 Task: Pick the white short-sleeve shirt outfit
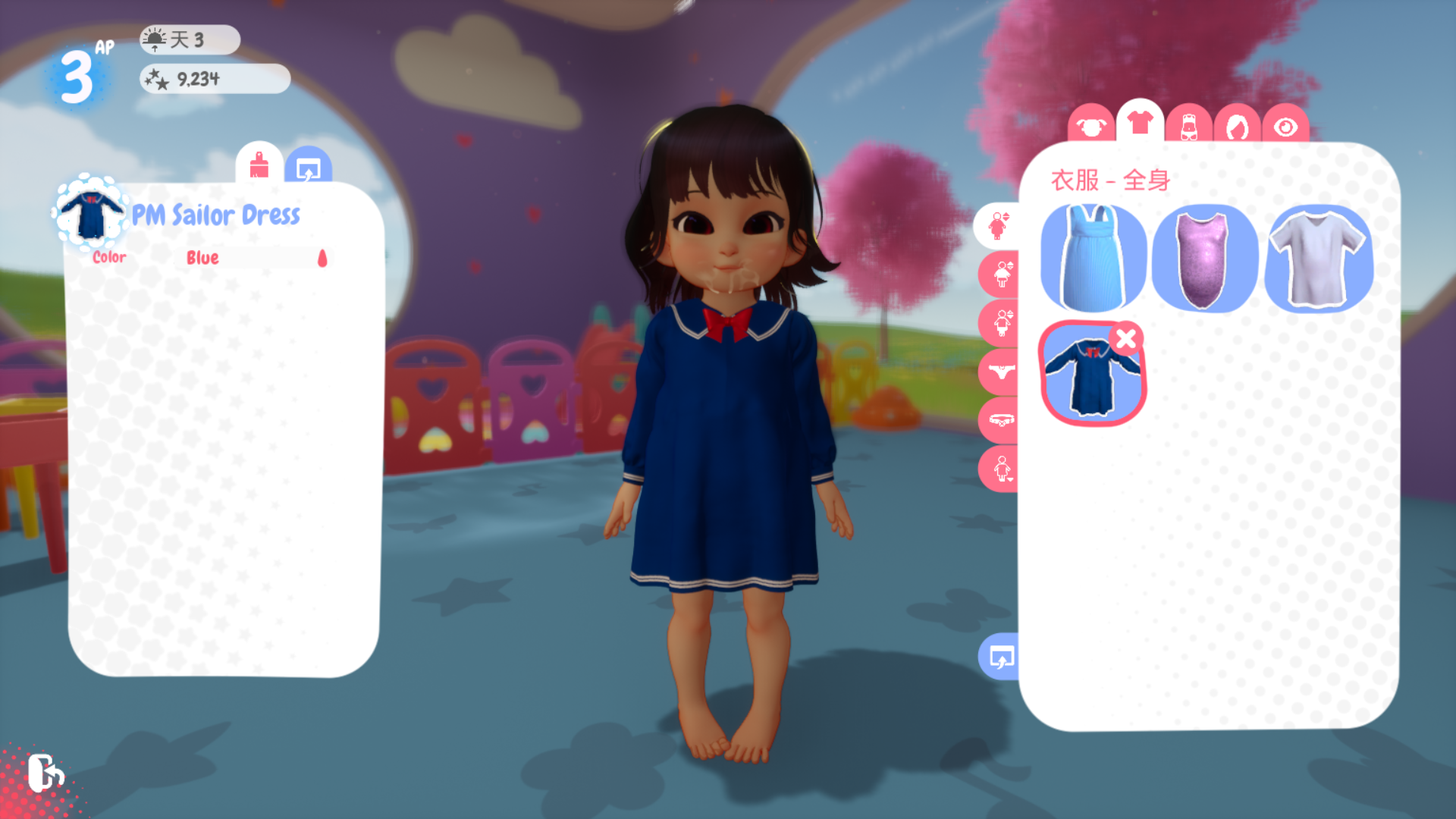1318,259
